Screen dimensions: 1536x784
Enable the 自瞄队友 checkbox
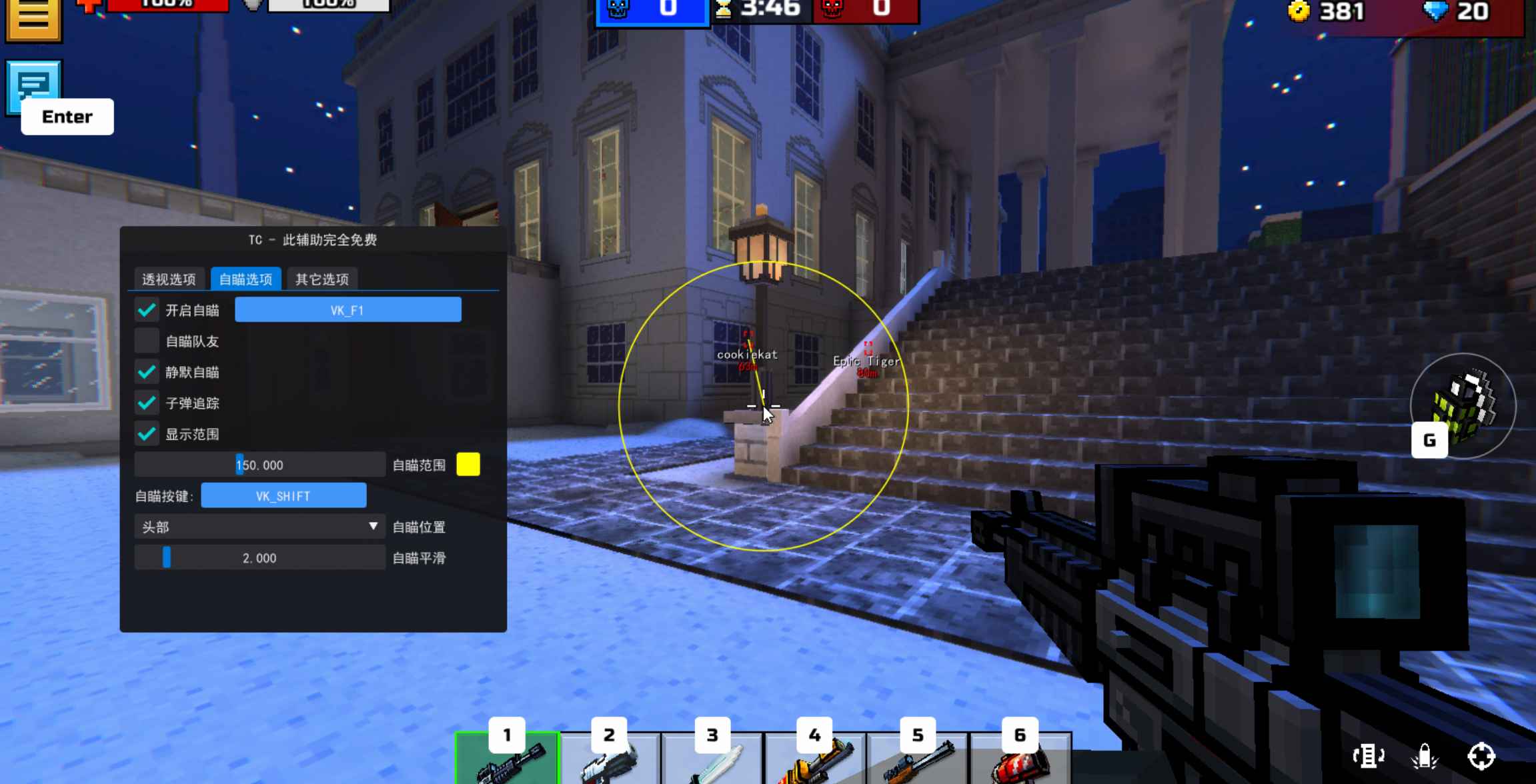(x=147, y=341)
